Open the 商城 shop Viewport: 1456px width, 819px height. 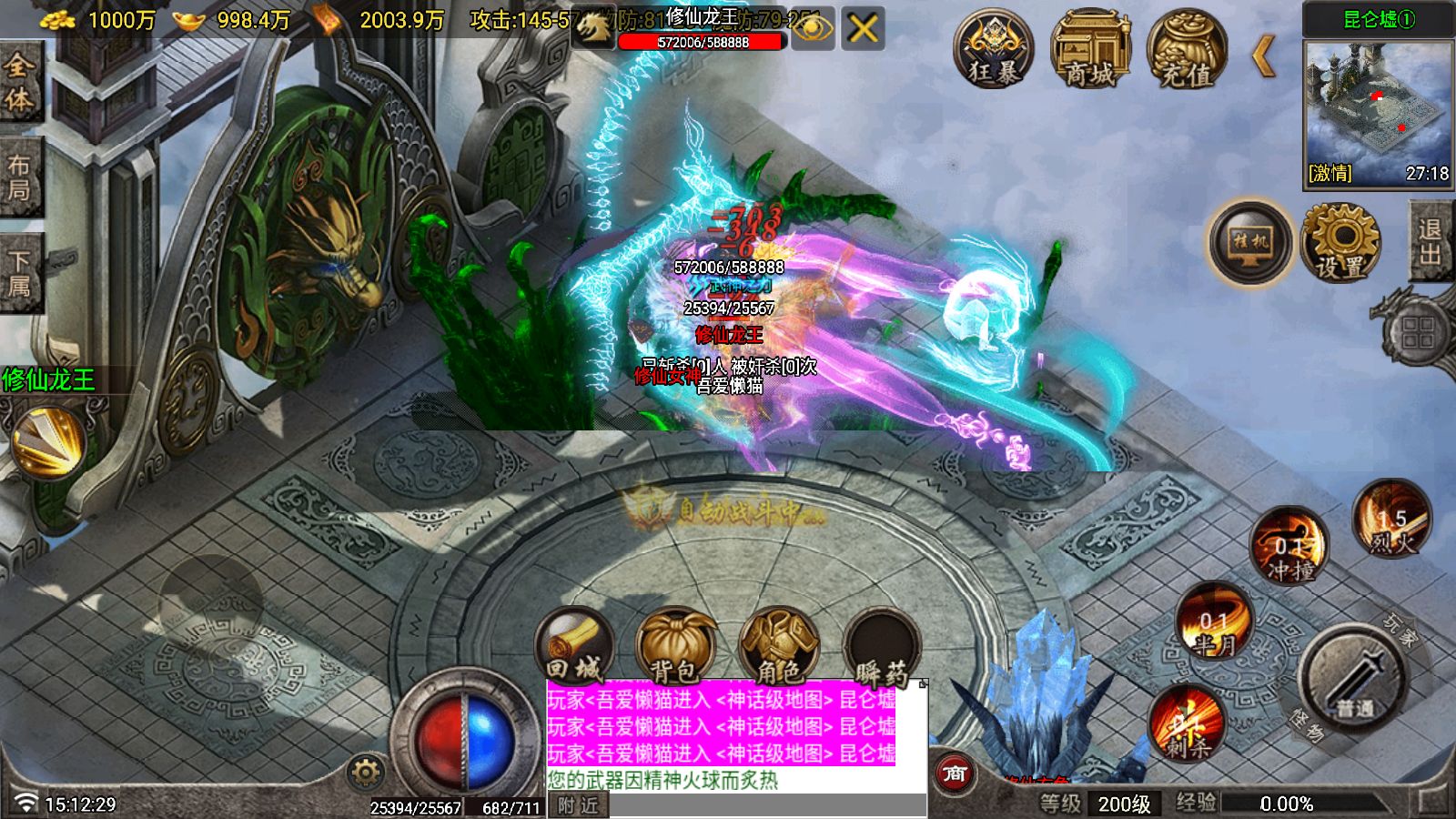1090,49
